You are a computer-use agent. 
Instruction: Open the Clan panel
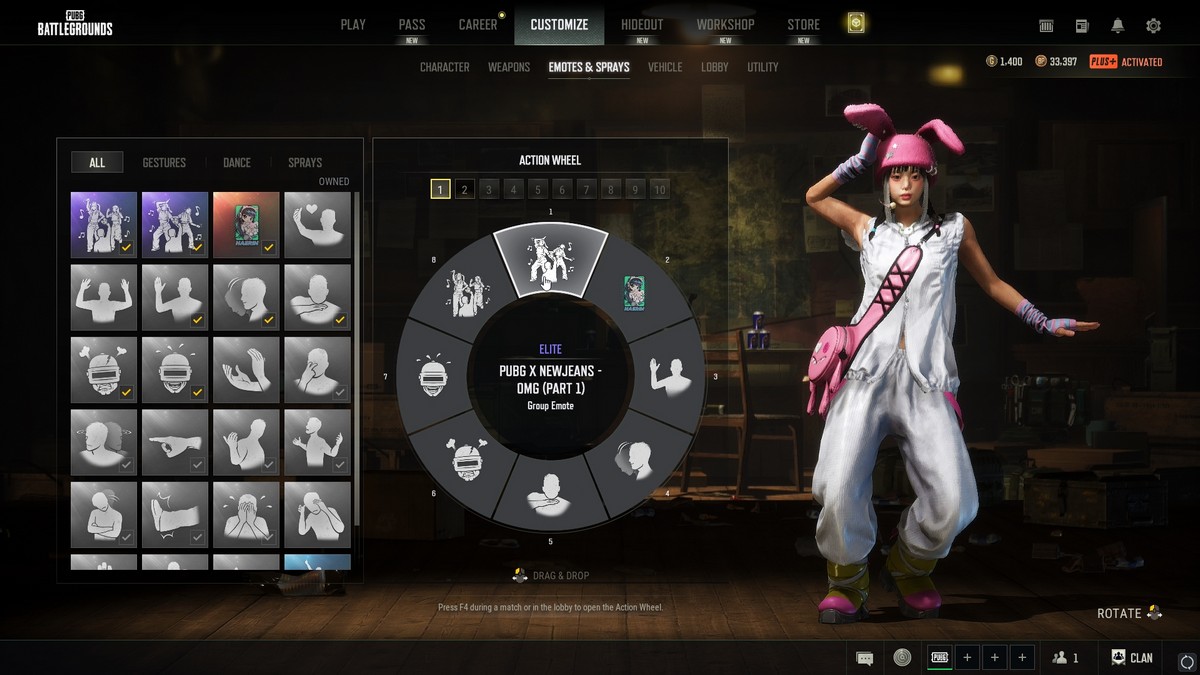point(1132,657)
